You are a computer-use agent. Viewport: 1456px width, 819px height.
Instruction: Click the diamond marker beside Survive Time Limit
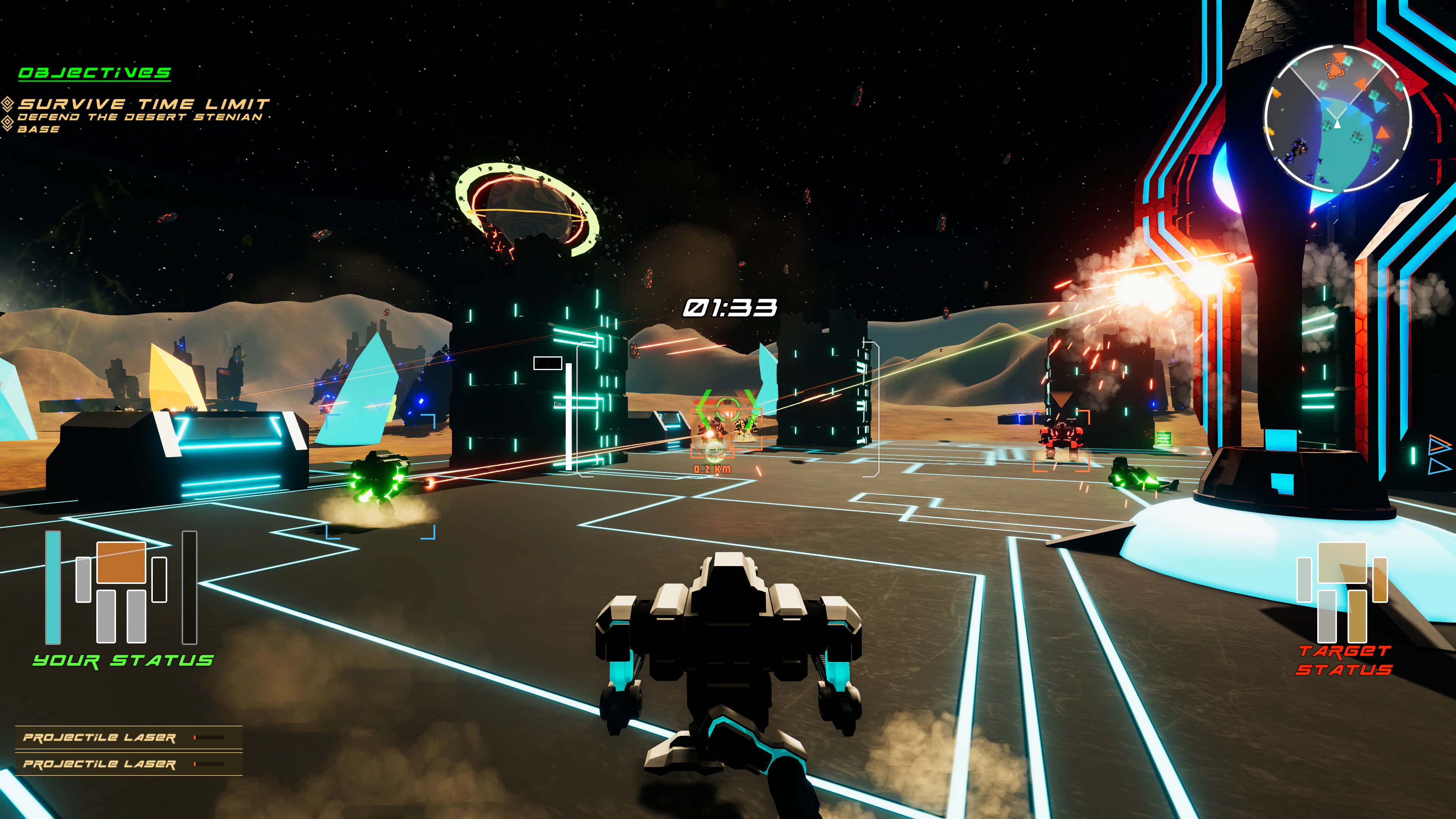[x=7, y=103]
